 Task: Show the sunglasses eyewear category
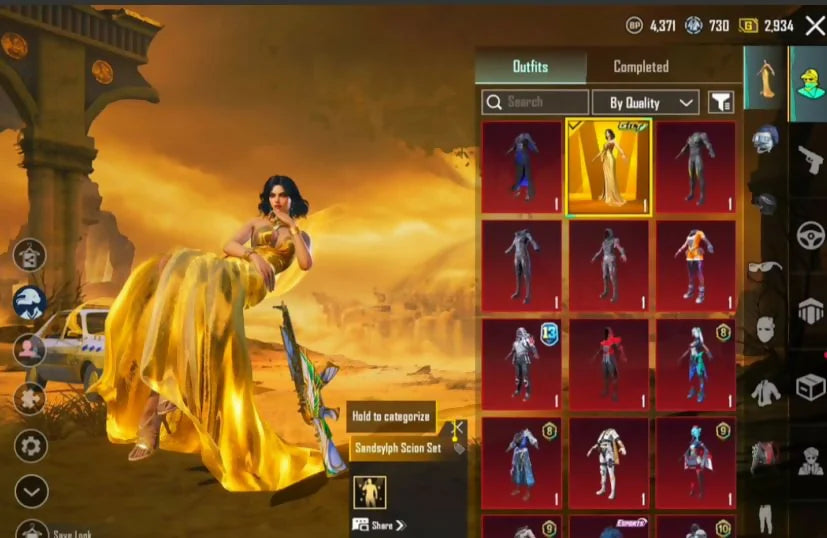(x=765, y=267)
